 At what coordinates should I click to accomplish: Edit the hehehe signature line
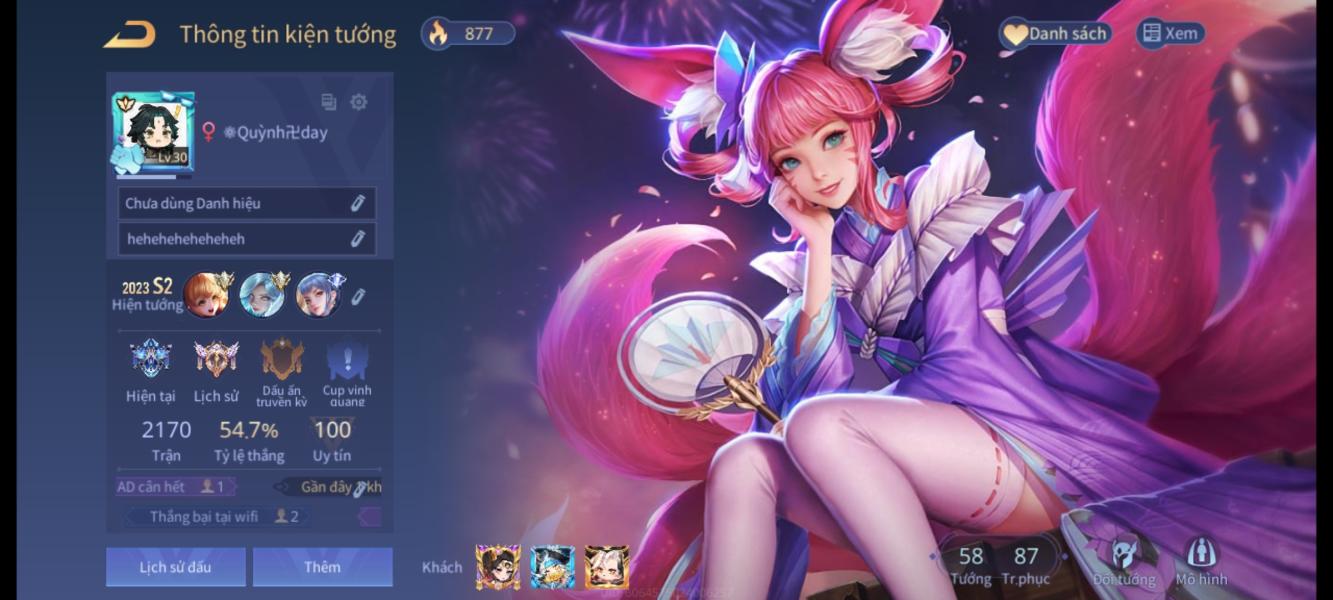pyautogui.click(x=357, y=239)
